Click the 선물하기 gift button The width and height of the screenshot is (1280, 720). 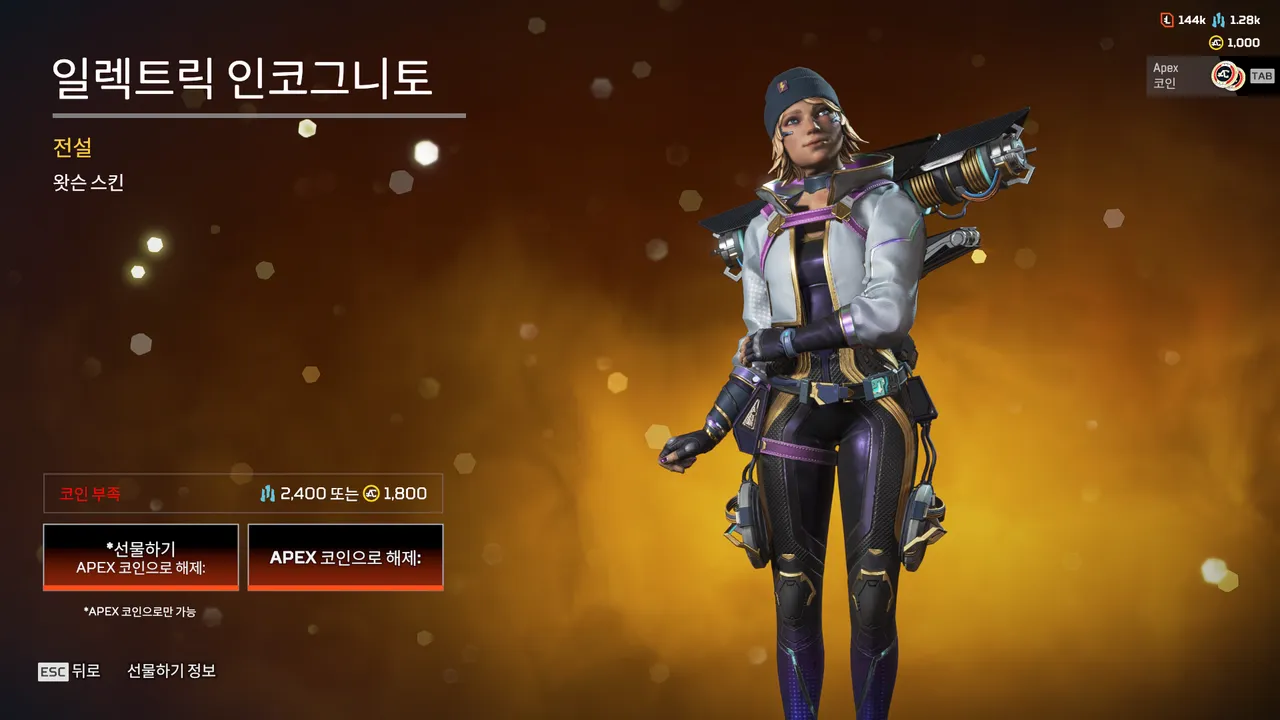point(141,557)
